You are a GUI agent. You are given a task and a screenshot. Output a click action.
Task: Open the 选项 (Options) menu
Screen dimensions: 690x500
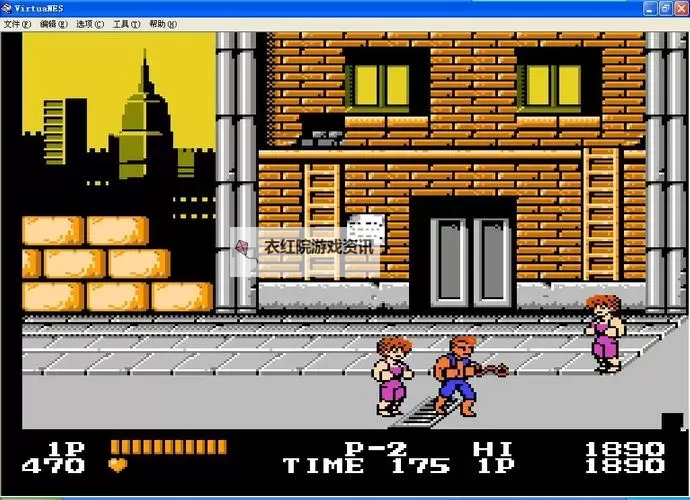(x=90, y=24)
